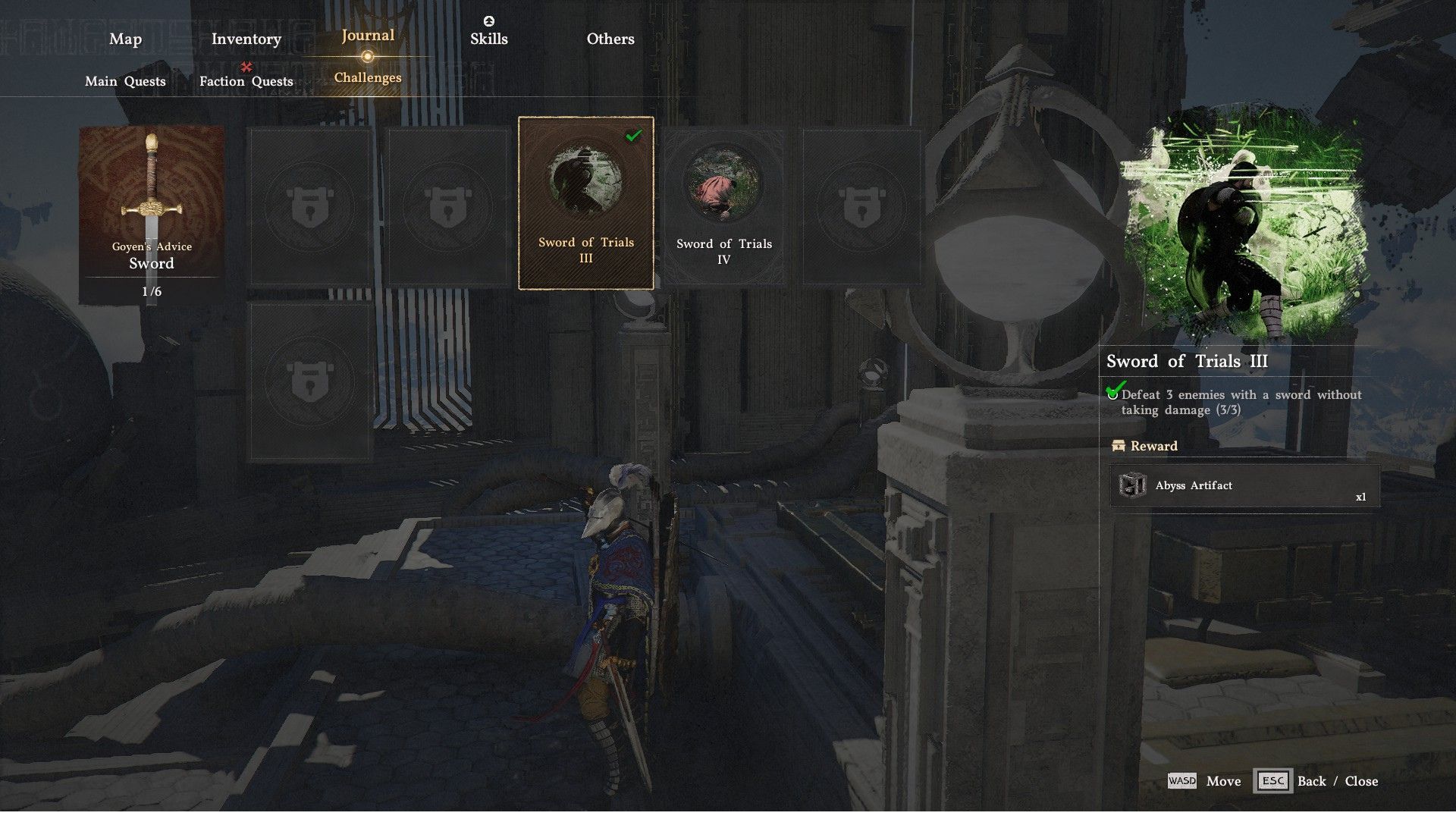1456x819 pixels.
Task: Select the Journal tab
Action: [368, 36]
